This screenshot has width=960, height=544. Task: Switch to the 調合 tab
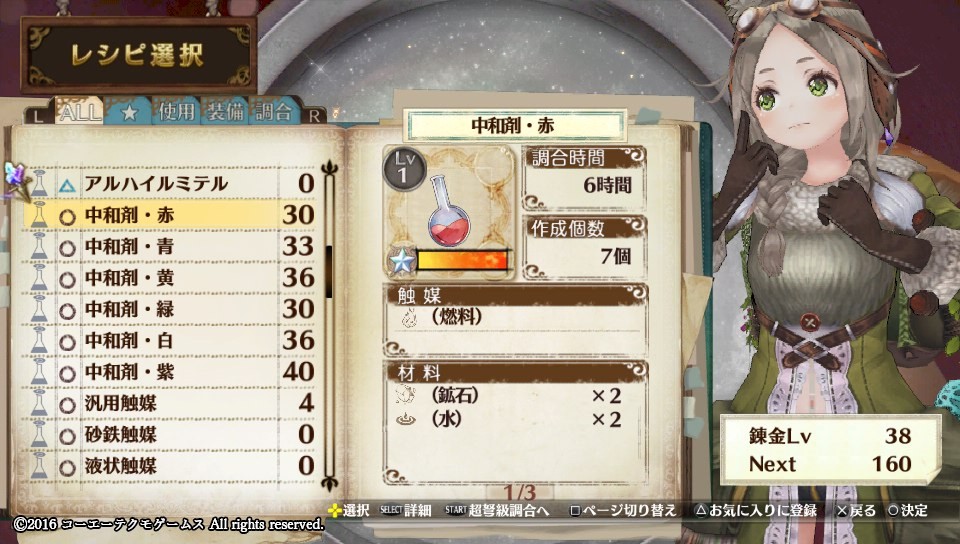[x=273, y=112]
